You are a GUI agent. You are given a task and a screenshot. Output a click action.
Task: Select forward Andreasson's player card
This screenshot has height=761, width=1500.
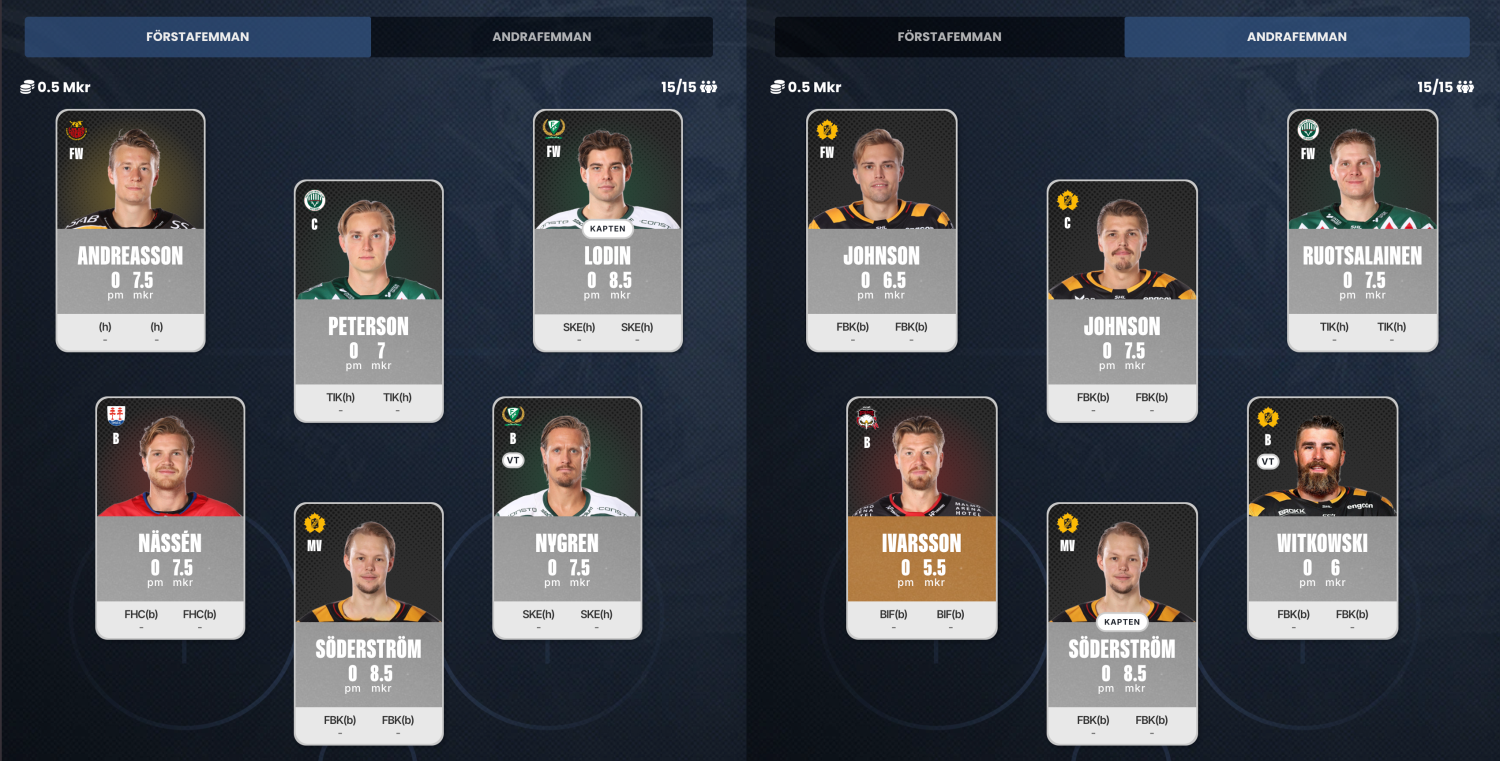click(x=130, y=230)
